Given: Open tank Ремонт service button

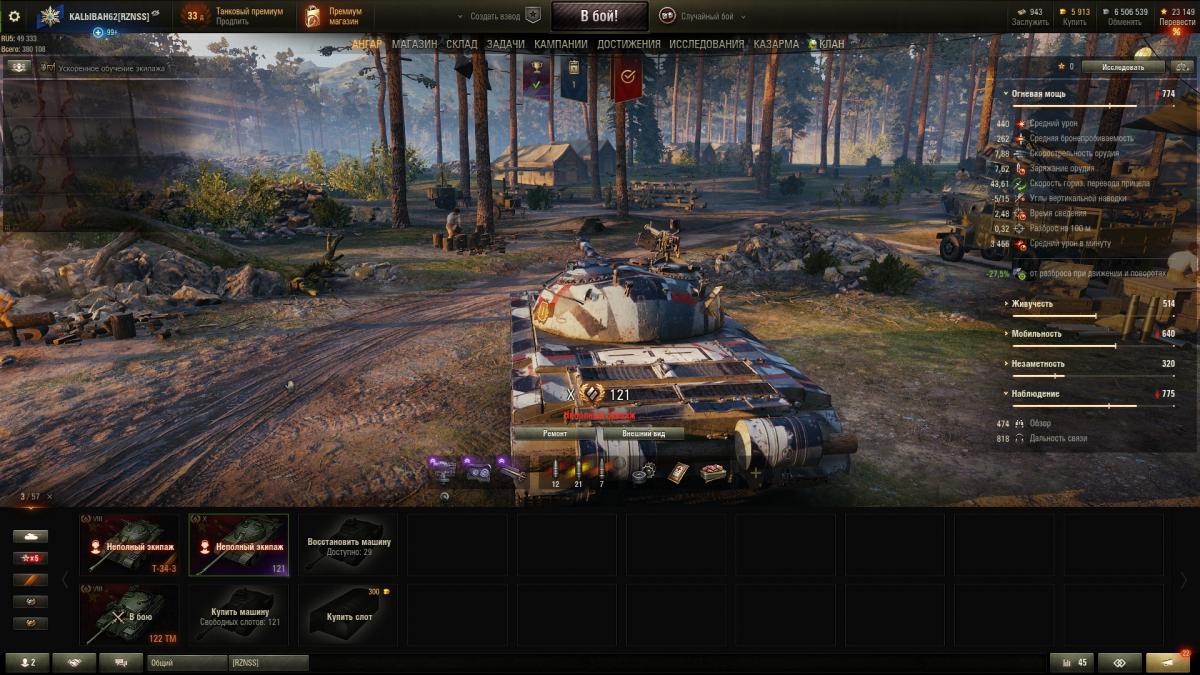Looking at the screenshot, I should point(555,434).
